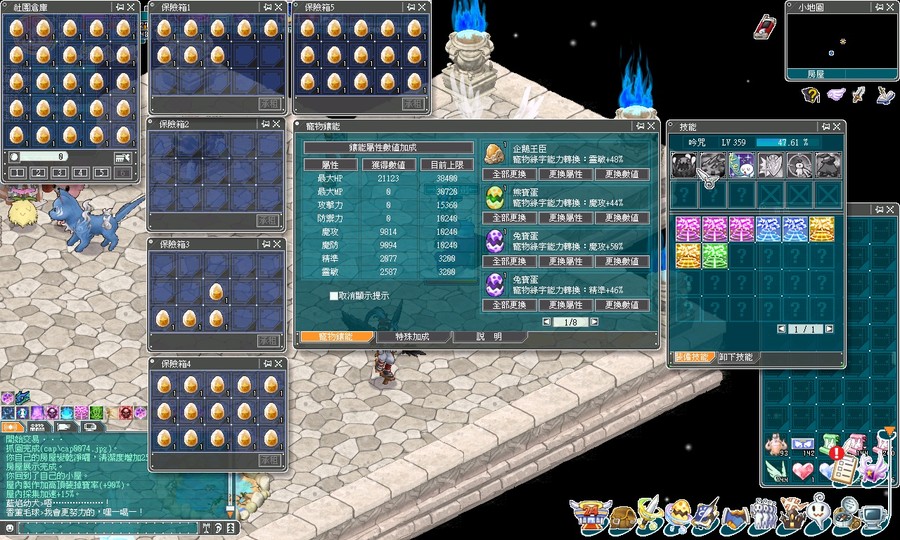
Task: Click the computer monitor system icon
Action: 873,518
